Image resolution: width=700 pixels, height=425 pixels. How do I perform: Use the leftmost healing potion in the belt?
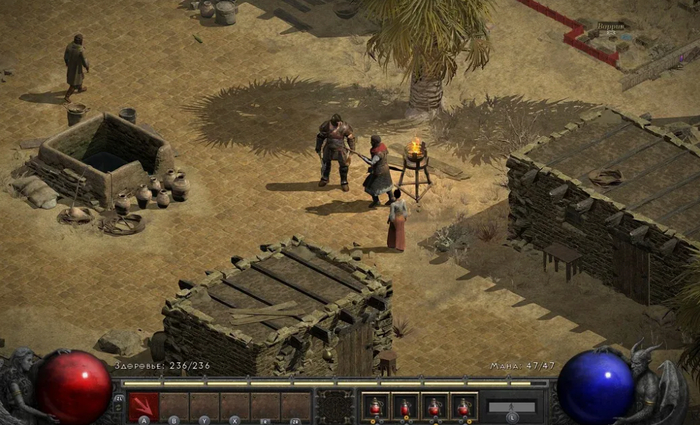375,406
